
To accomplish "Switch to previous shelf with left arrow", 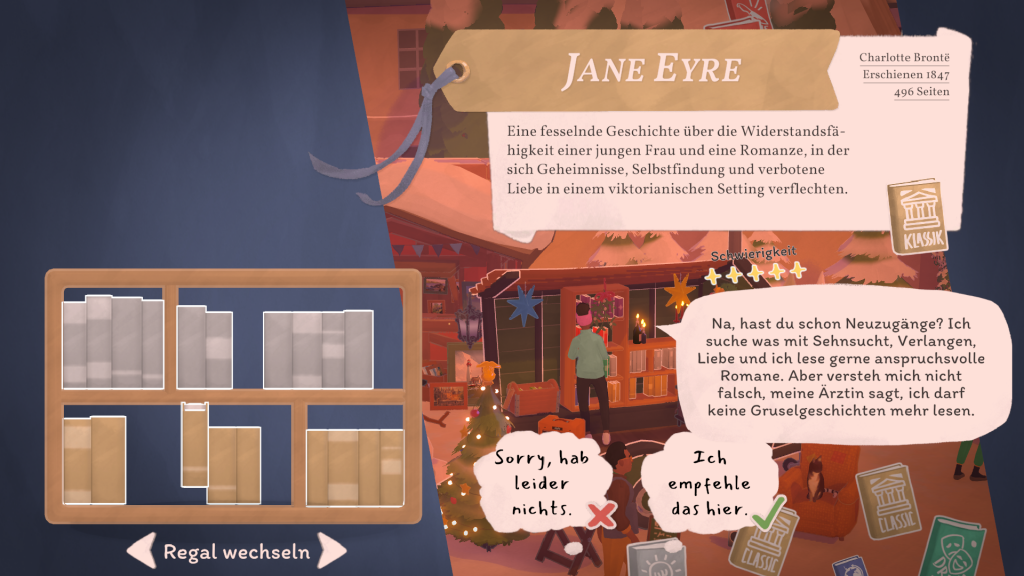I will click(x=140, y=551).
